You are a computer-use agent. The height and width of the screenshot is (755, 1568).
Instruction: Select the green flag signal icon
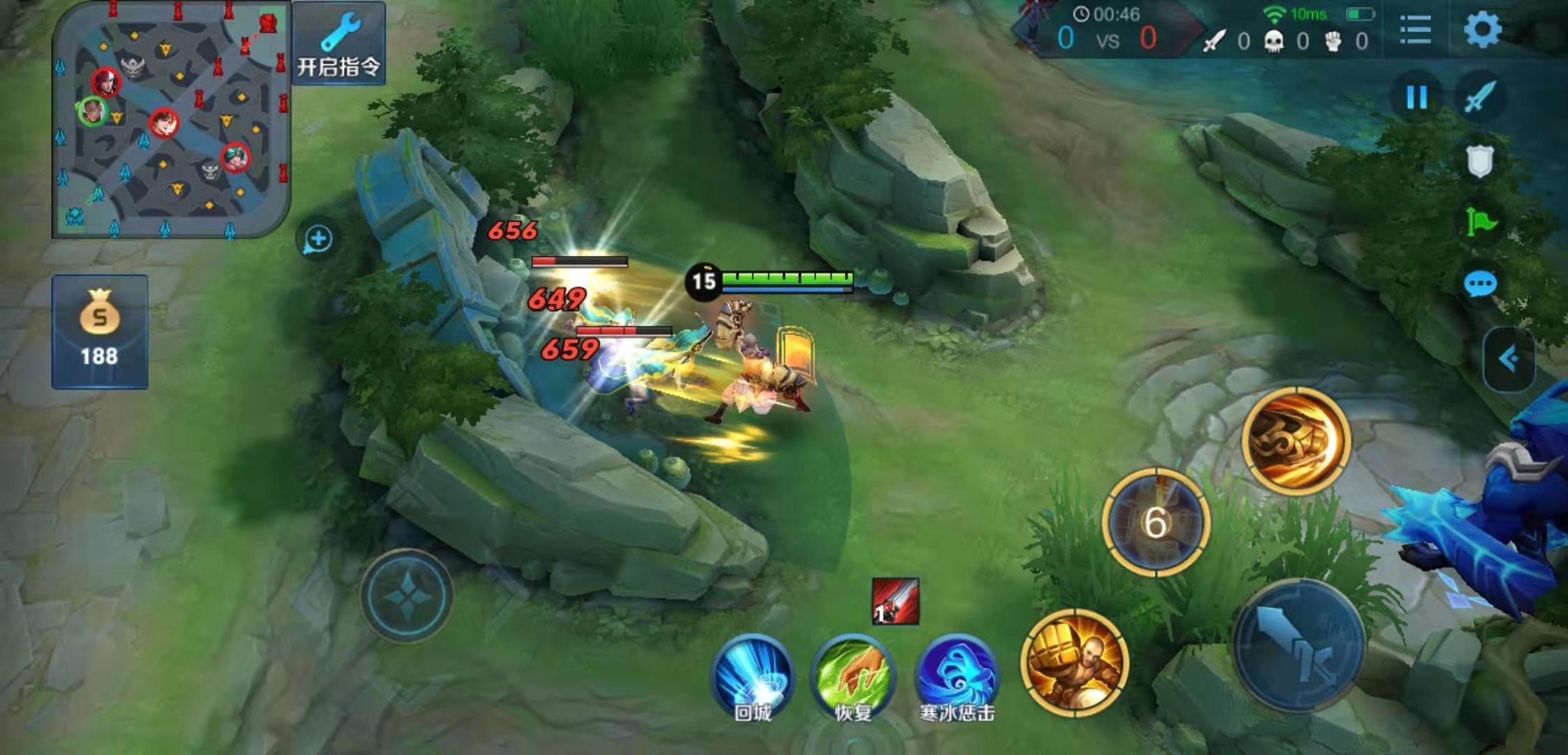pos(1480,222)
